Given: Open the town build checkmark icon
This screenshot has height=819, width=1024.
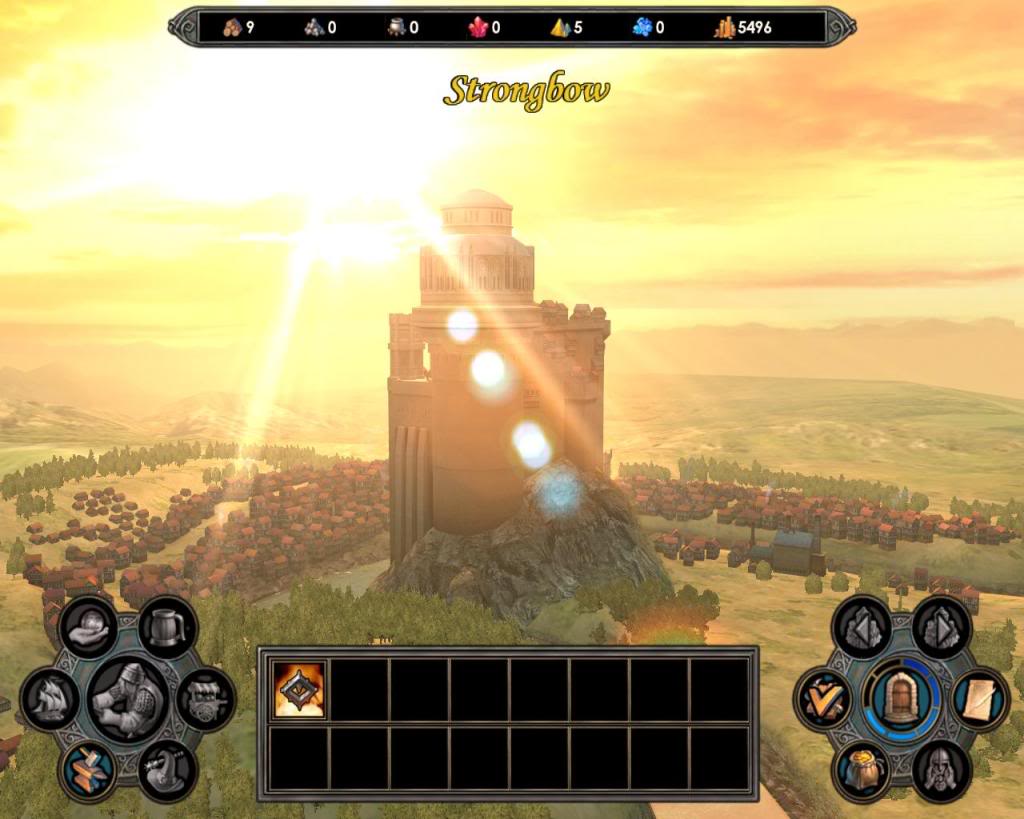Looking at the screenshot, I should 824,698.
